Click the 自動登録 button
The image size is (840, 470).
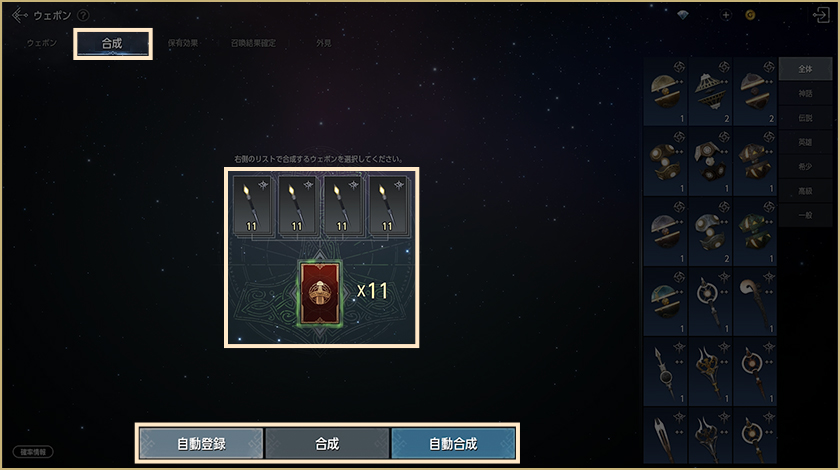click(201, 443)
